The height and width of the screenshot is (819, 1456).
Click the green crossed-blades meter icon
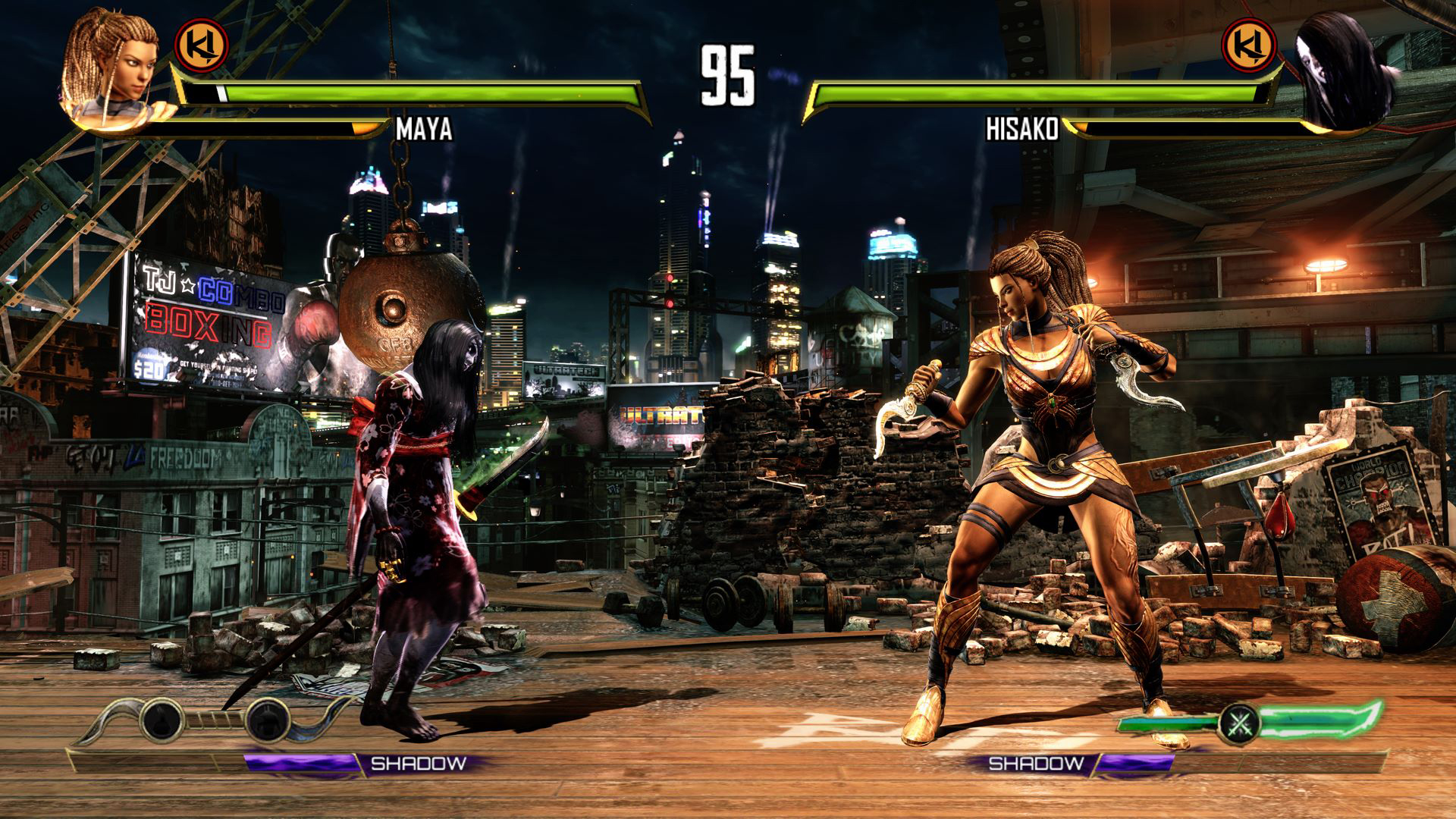(x=1239, y=723)
